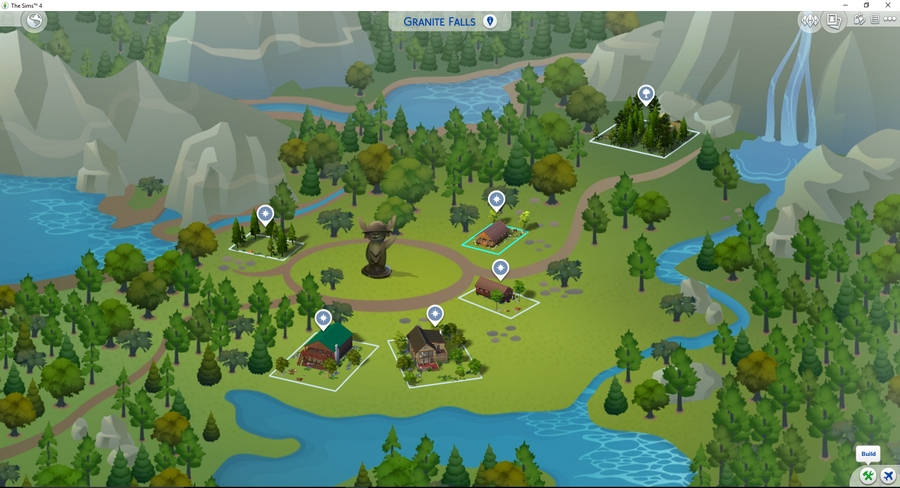This screenshot has height=488, width=900.
Task: Close the game window with the X
Action: (x=889, y=5)
